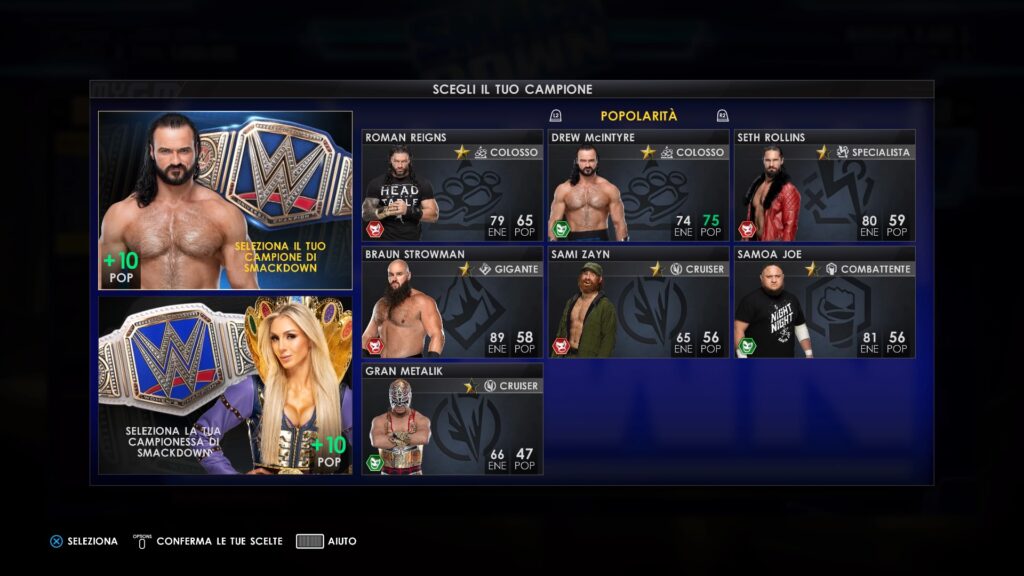Select the Sami Zayn card
Screen dimensions: 1024x576
638,302
